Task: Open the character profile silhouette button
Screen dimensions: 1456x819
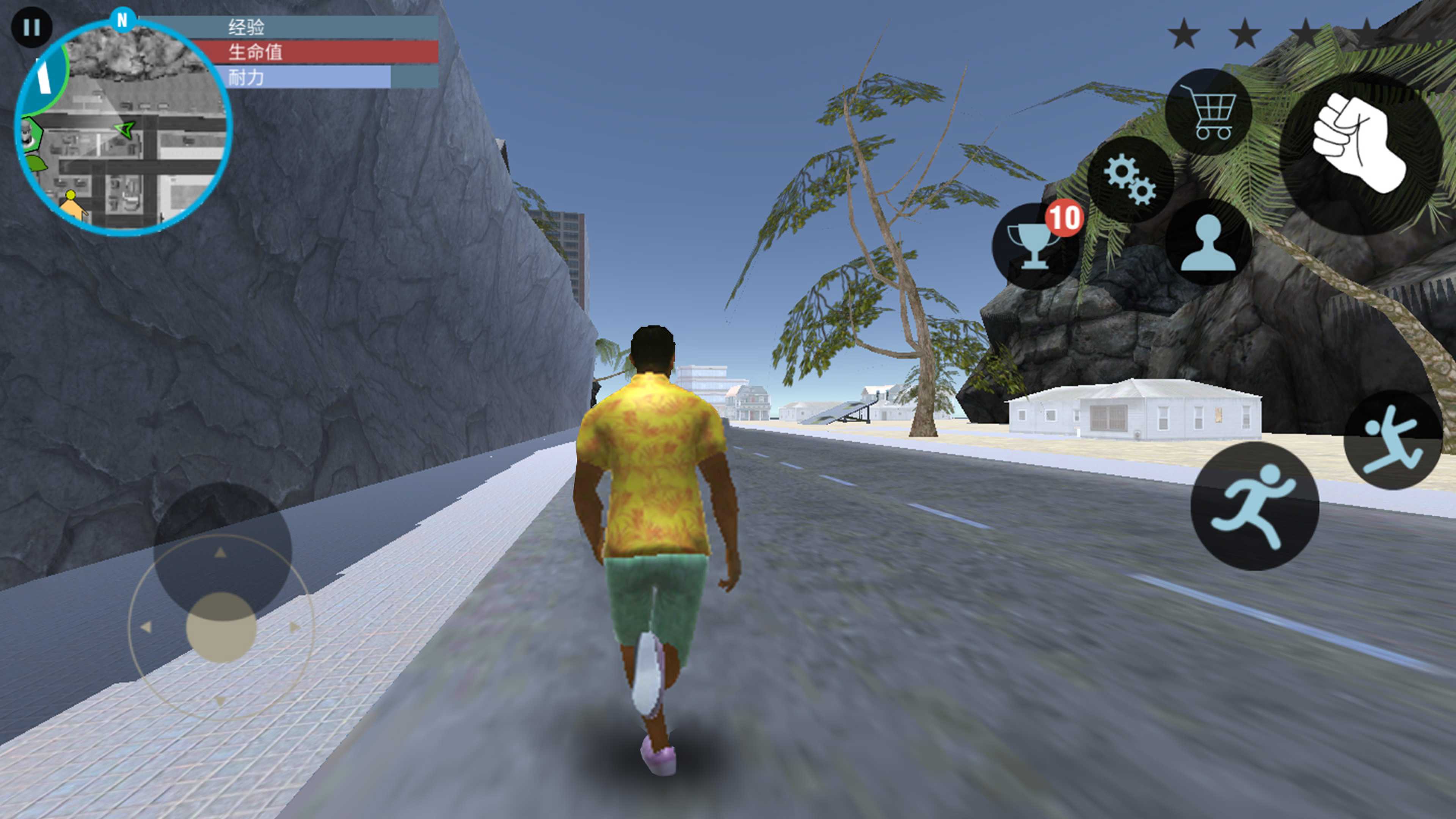Action: pos(1208,243)
